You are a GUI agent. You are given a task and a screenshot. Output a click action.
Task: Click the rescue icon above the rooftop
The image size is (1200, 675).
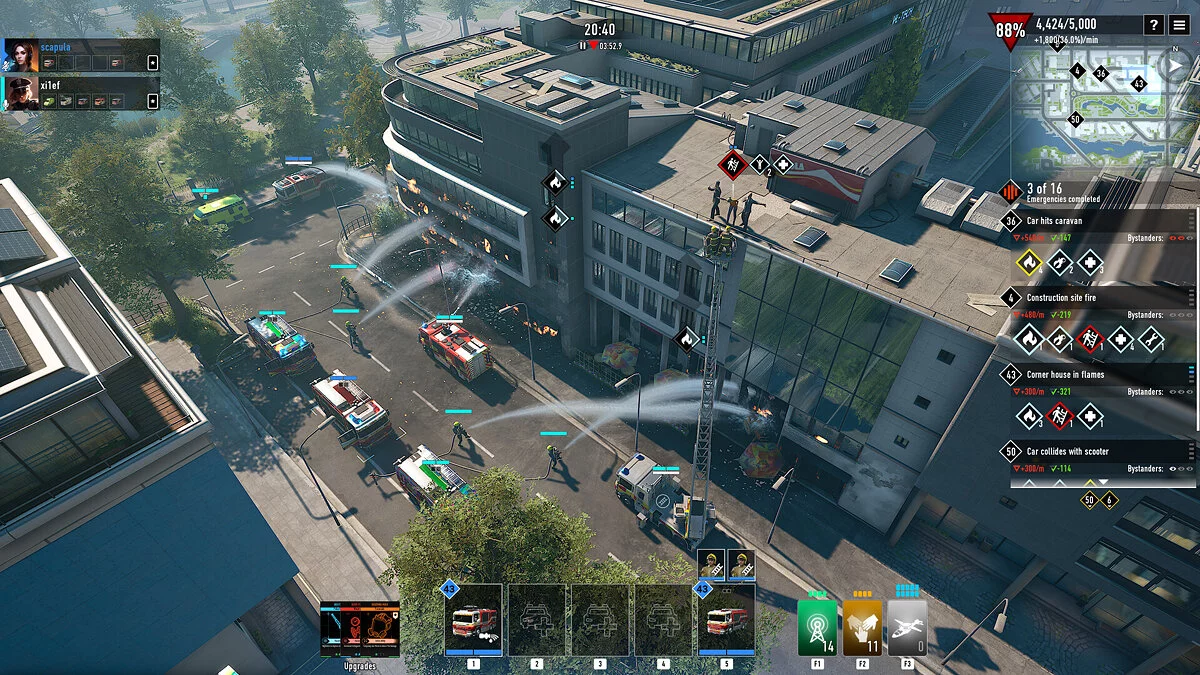(x=732, y=165)
